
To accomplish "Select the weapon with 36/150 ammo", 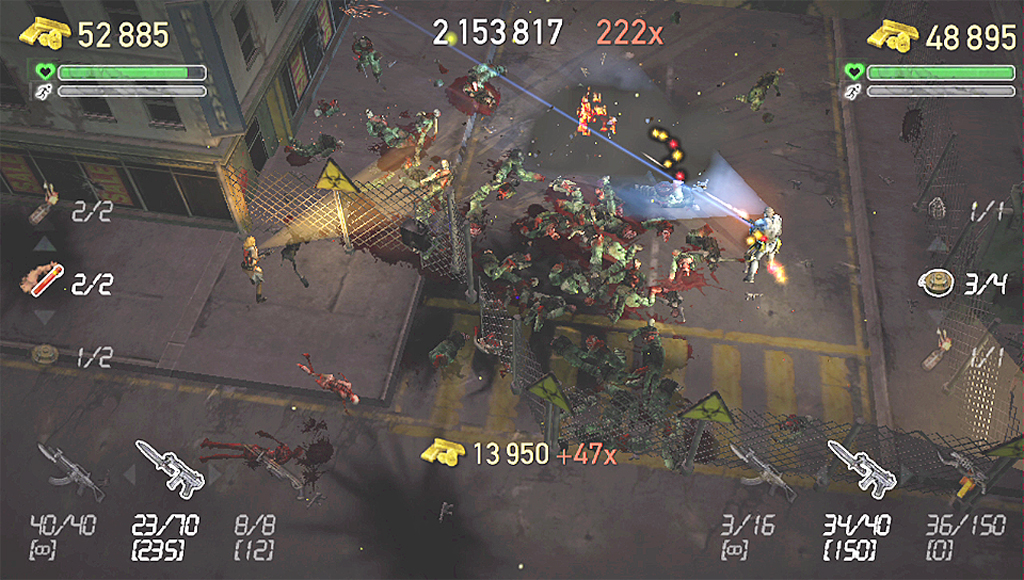I will click(x=962, y=472).
